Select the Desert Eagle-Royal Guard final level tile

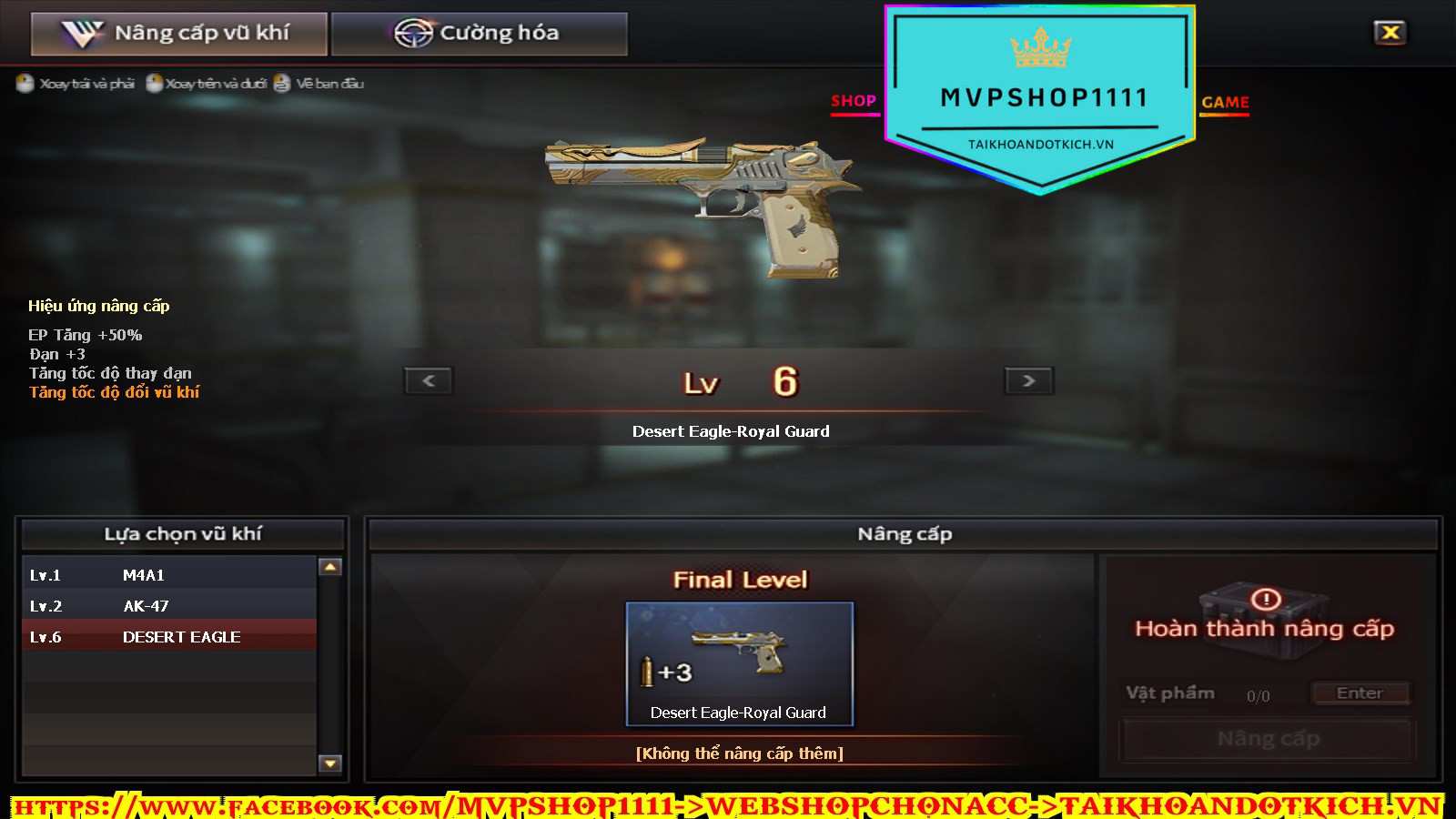click(x=739, y=663)
